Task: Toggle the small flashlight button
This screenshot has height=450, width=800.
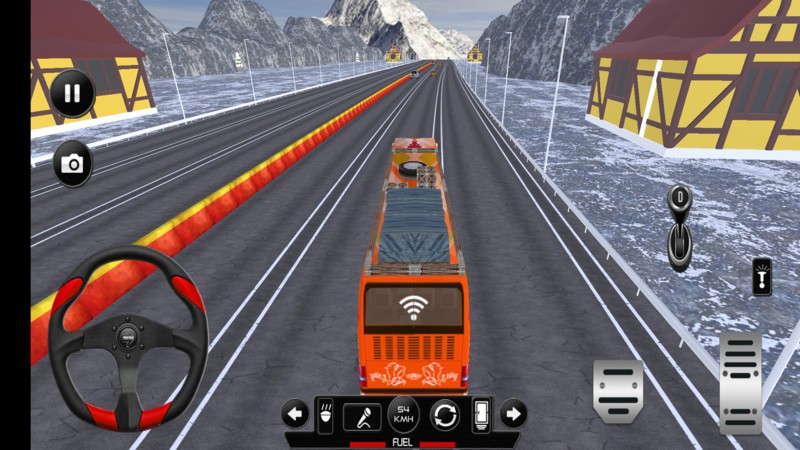Action: [762, 277]
